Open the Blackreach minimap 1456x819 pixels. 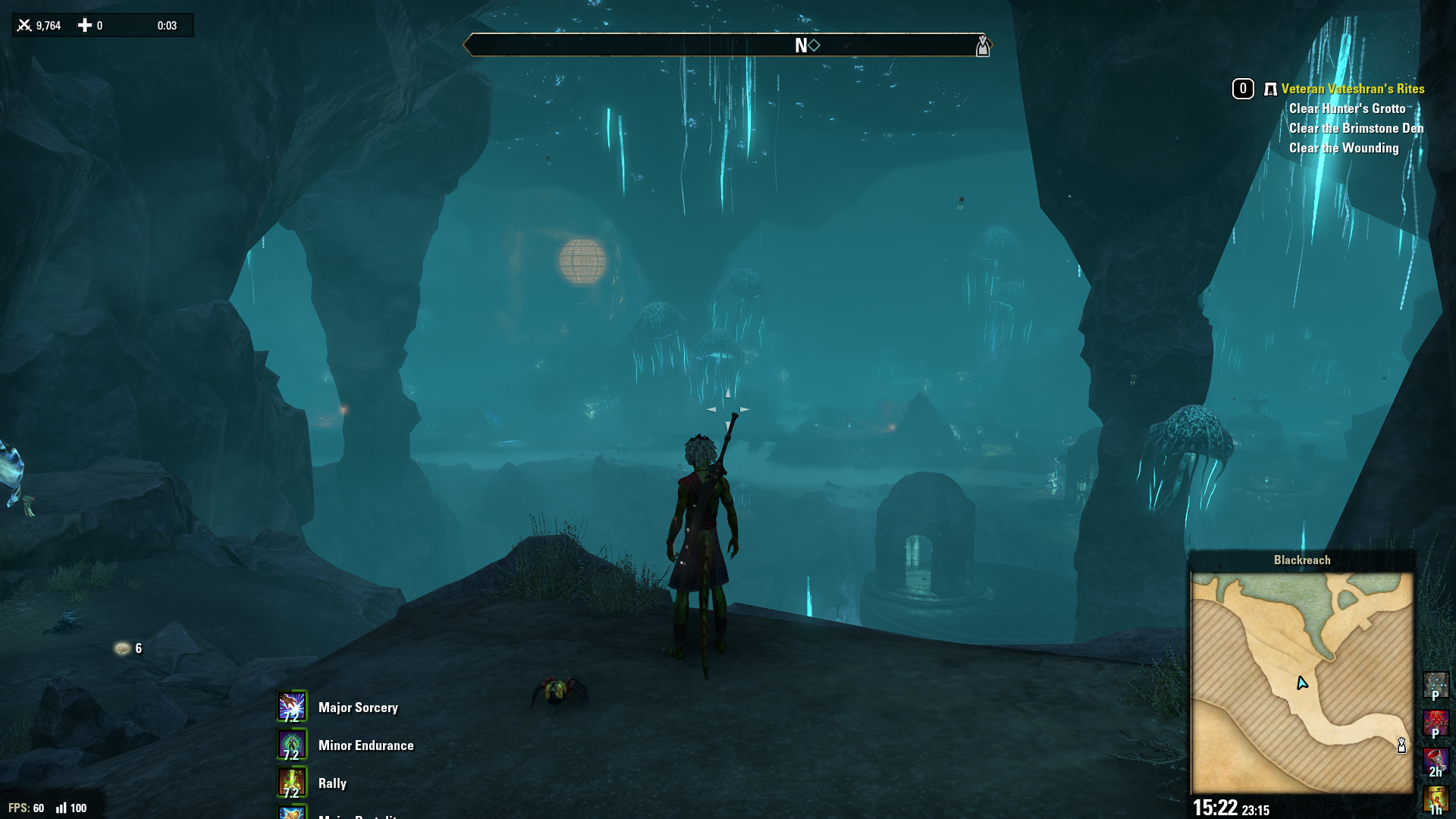(1301, 682)
